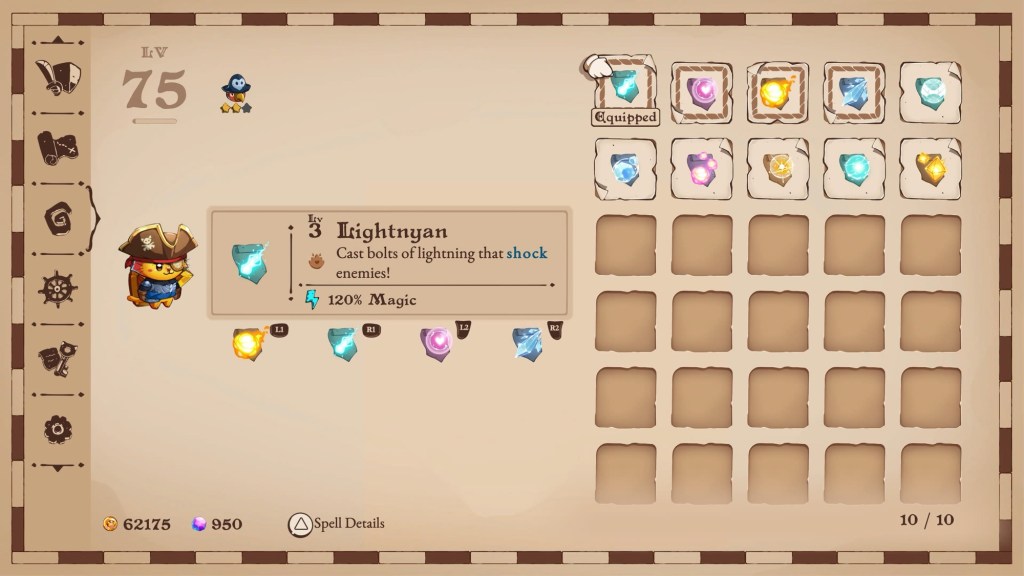Click the lightning spell in the R1 slot
1024x576 pixels.
tap(342, 343)
